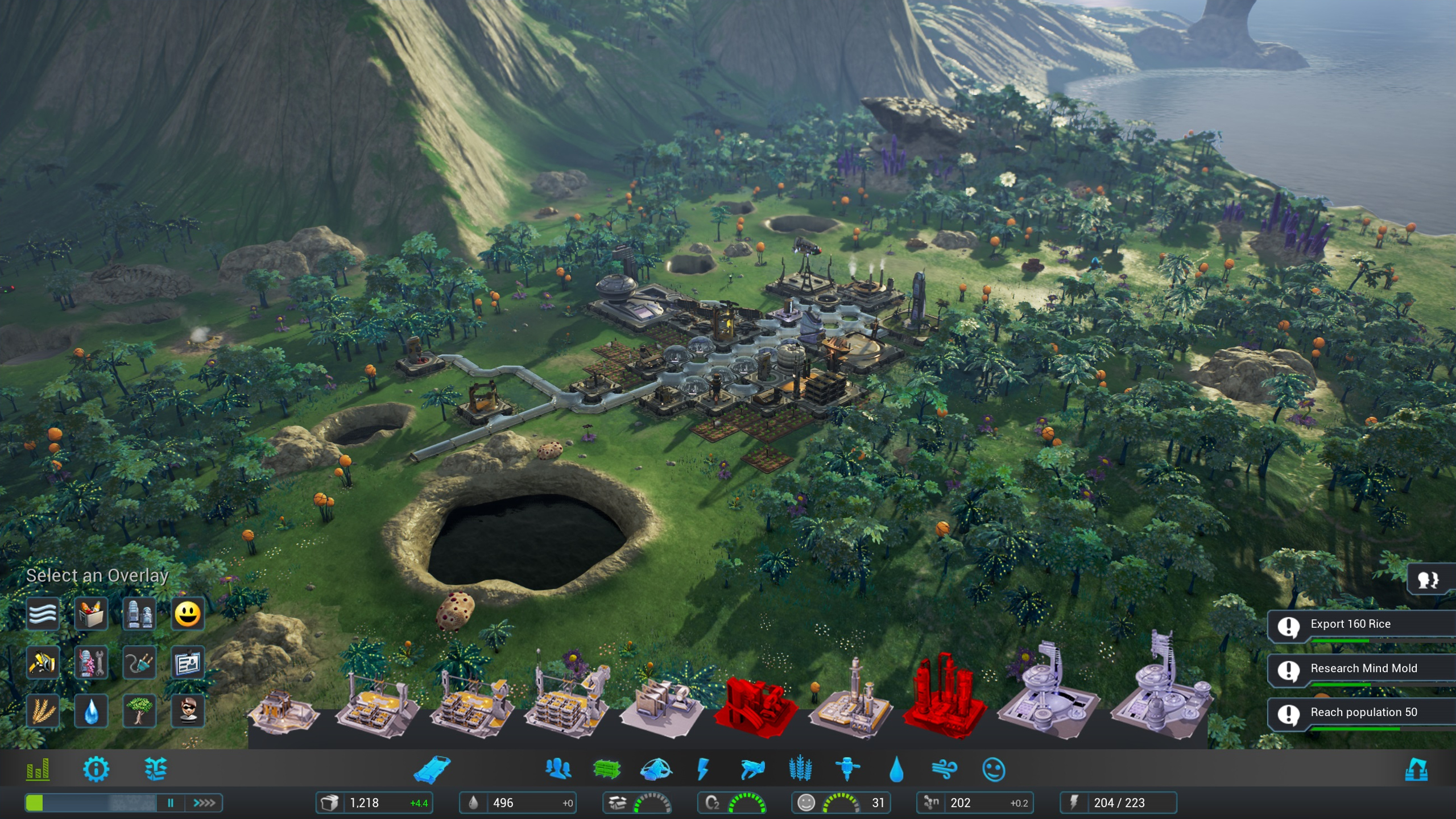Choose the water droplet overlay

(x=91, y=711)
